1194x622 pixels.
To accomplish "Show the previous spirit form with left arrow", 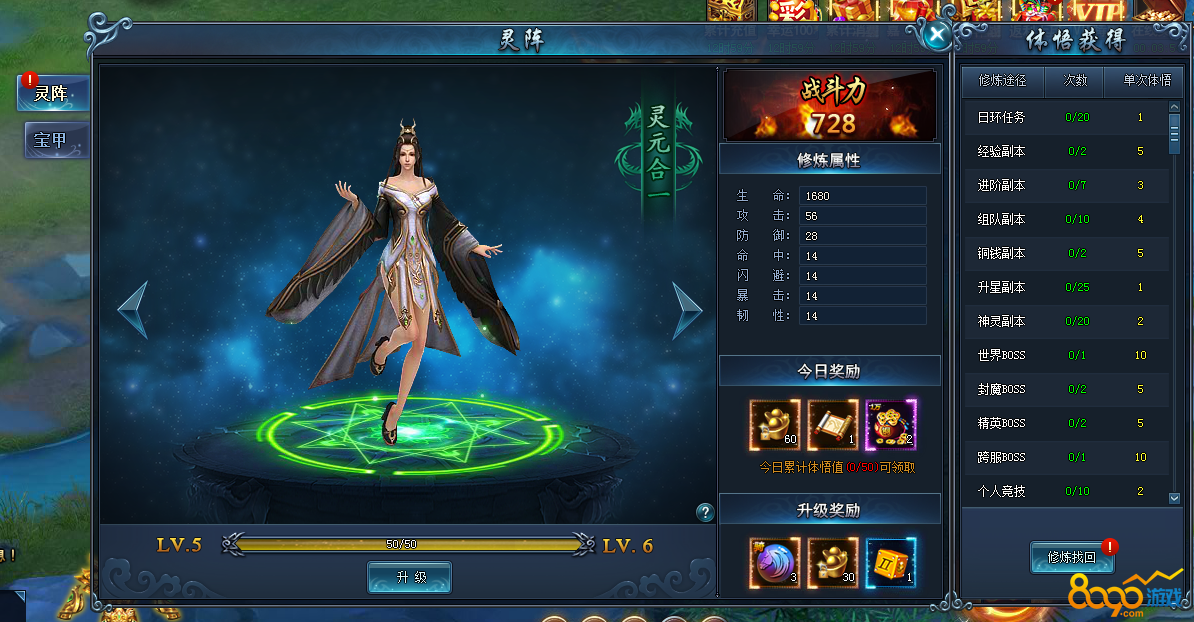I will click(x=133, y=310).
